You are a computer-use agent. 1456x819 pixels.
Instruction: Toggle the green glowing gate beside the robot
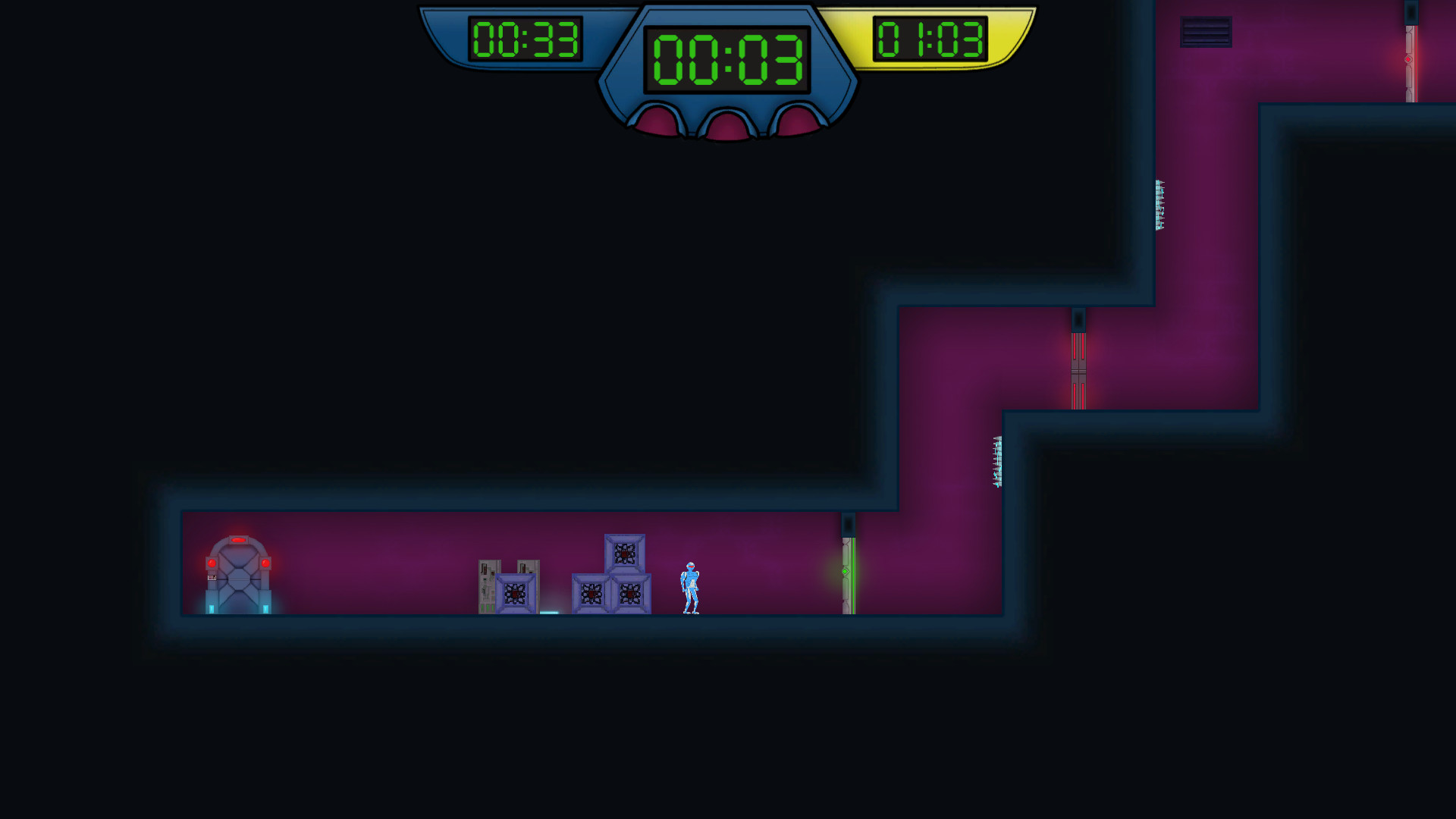[x=848, y=576]
